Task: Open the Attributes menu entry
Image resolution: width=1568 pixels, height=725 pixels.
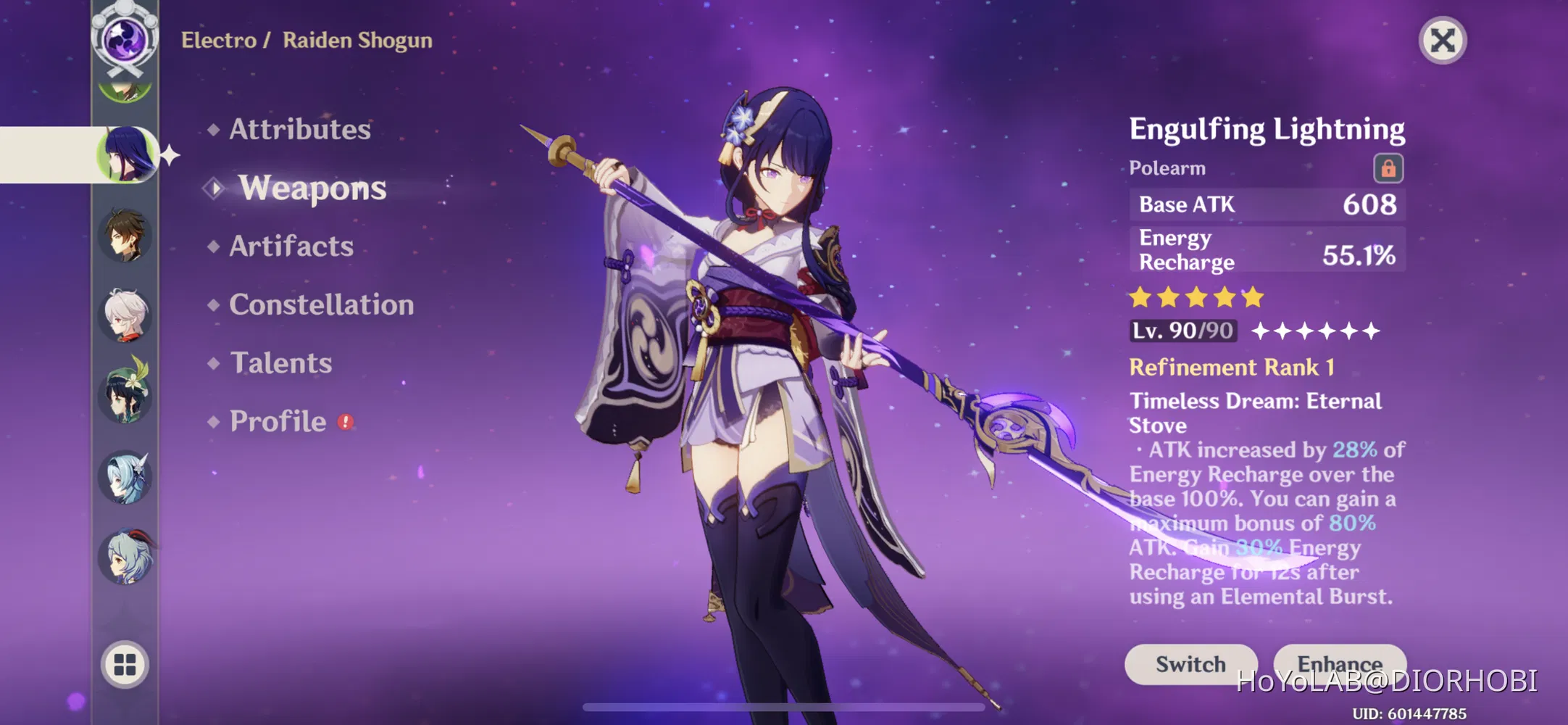Action: coord(299,129)
